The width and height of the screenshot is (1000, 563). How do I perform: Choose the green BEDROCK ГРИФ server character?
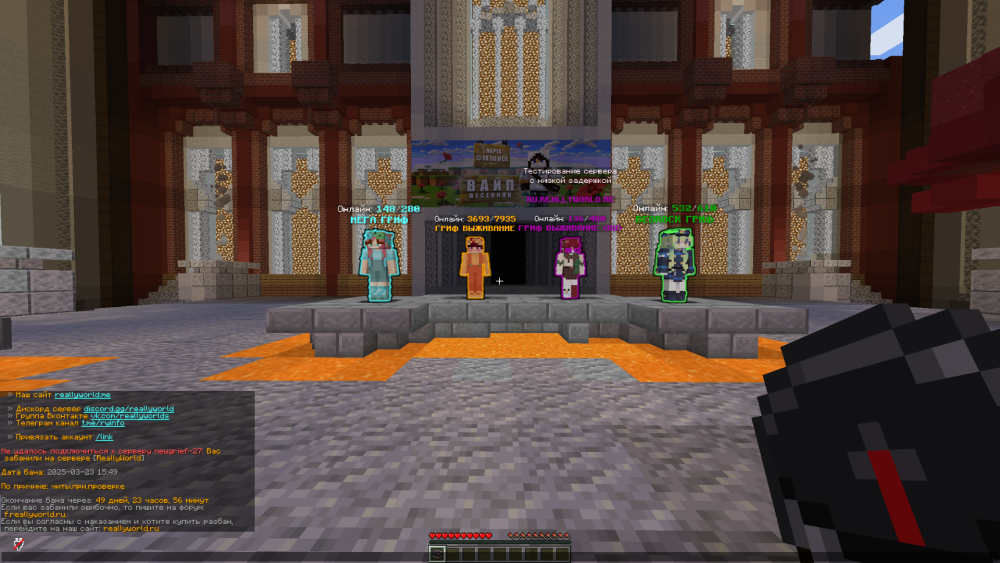pos(673,264)
